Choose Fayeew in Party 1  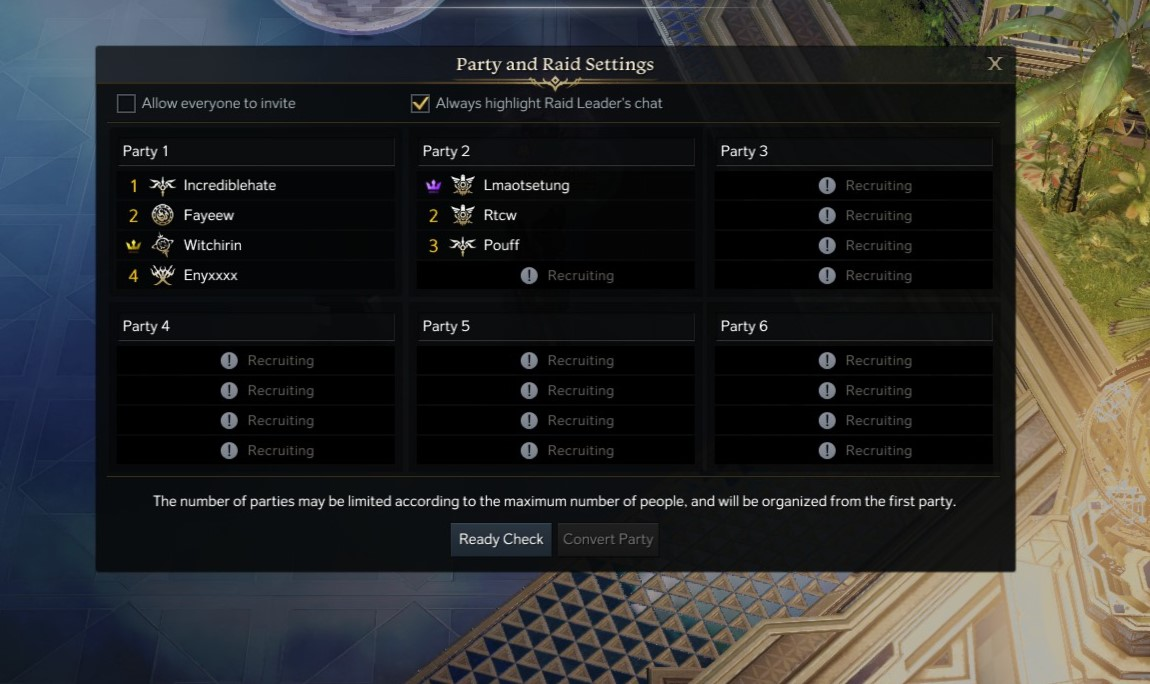(208, 215)
